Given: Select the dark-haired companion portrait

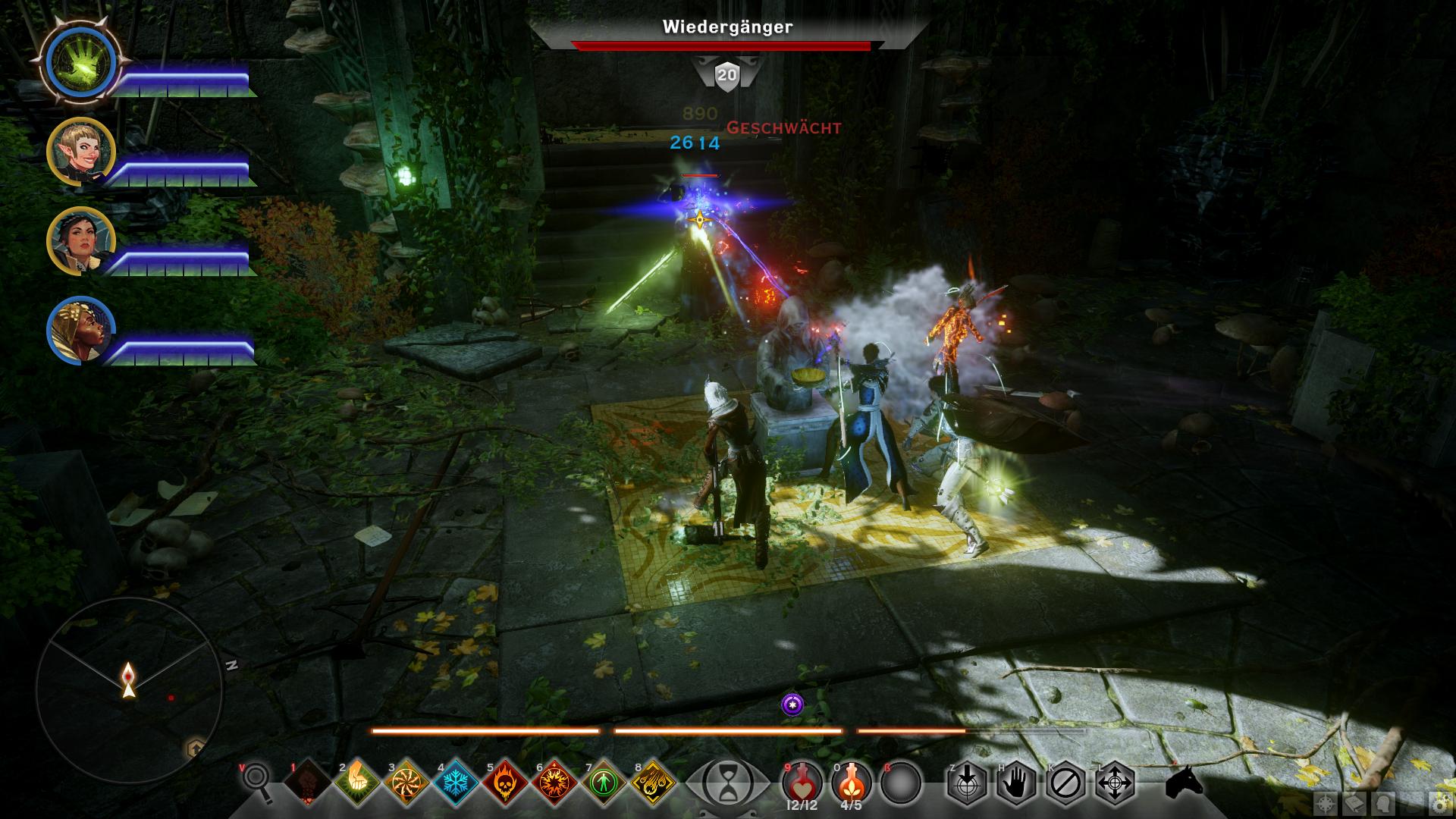Looking at the screenshot, I should (x=80, y=241).
